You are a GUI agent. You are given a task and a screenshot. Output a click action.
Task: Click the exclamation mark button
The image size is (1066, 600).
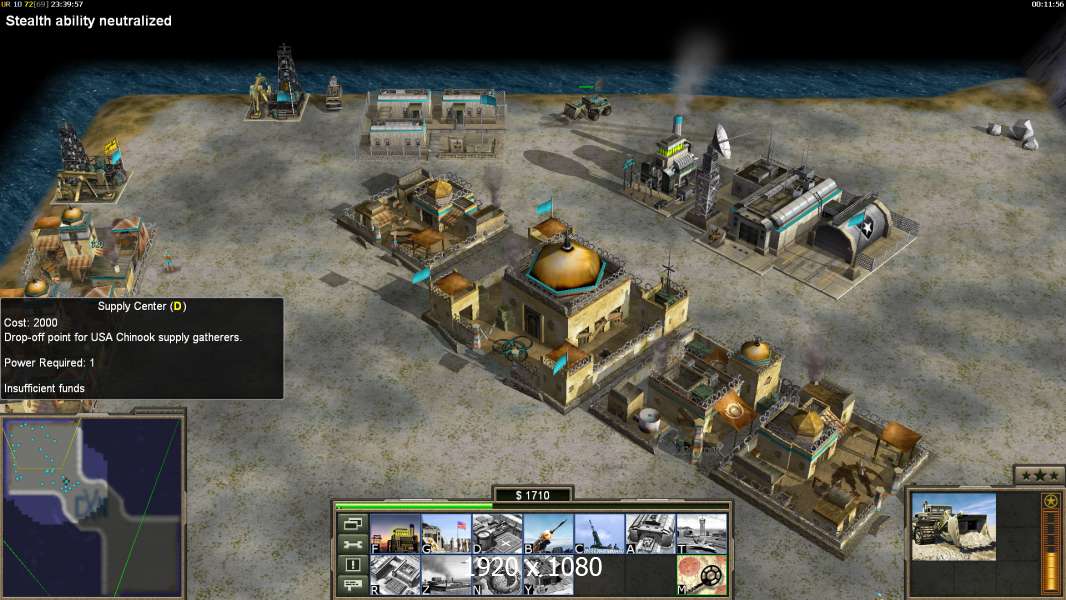(x=352, y=565)
